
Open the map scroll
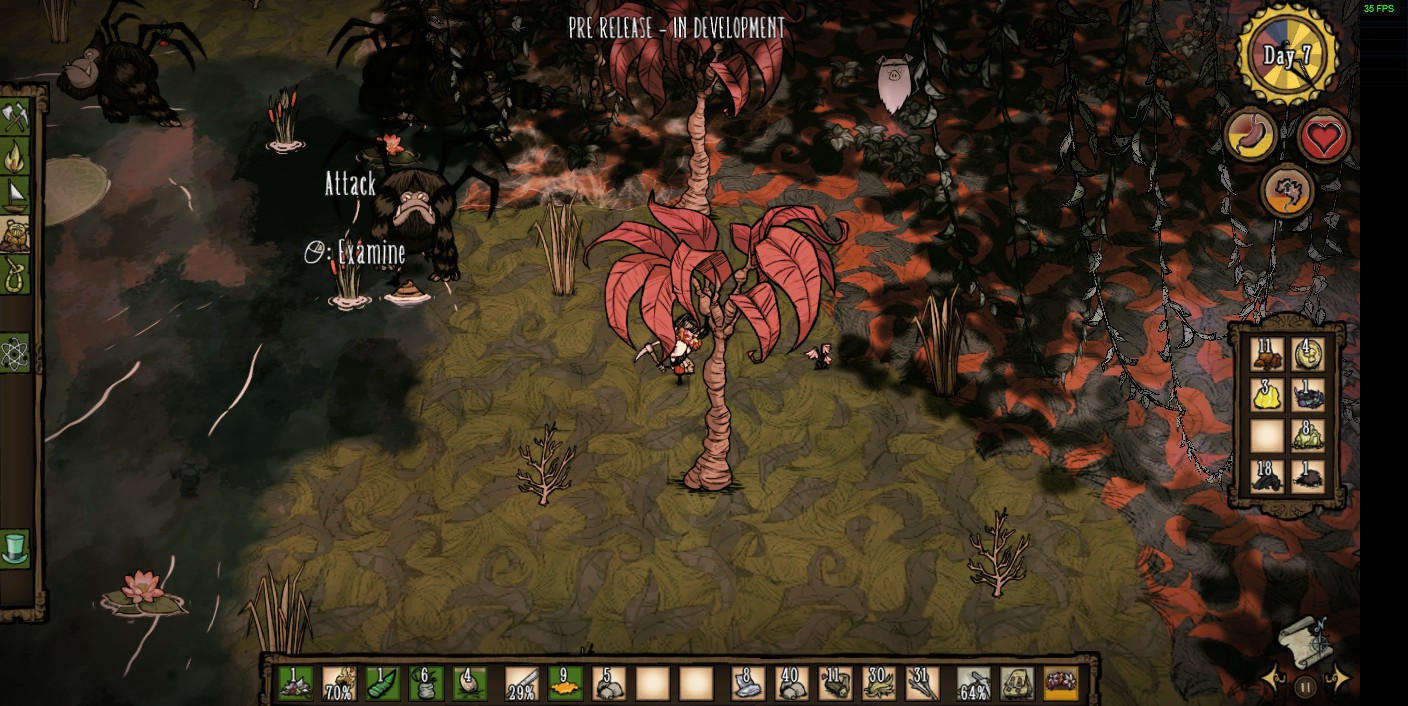(x=1304, y=641)
